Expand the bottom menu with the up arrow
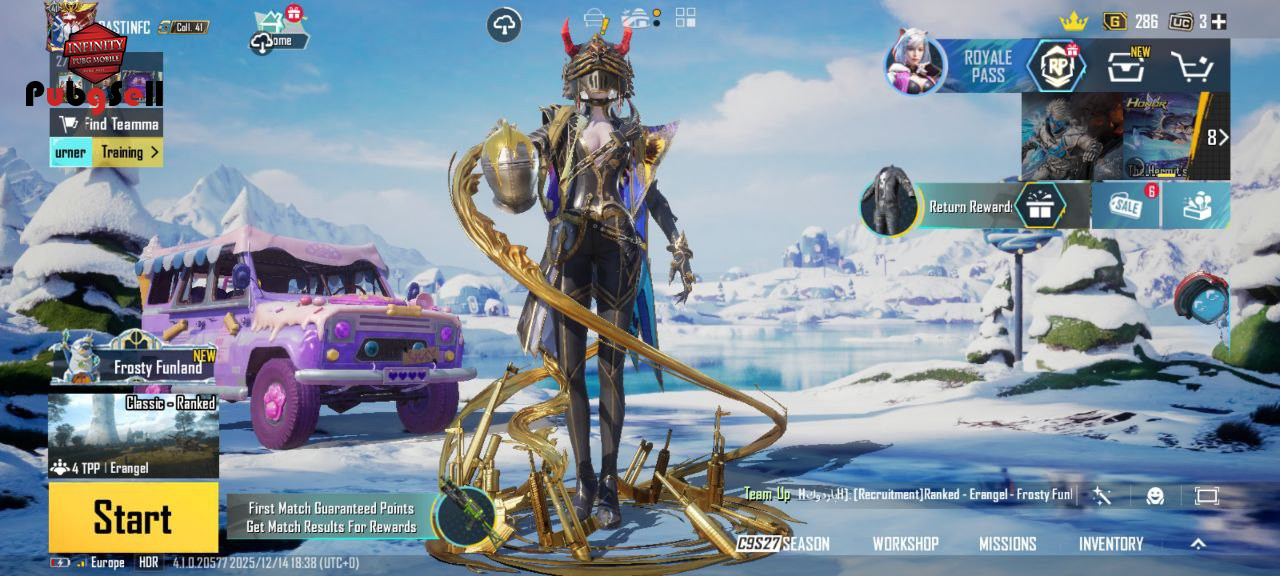 point(1198,544)
